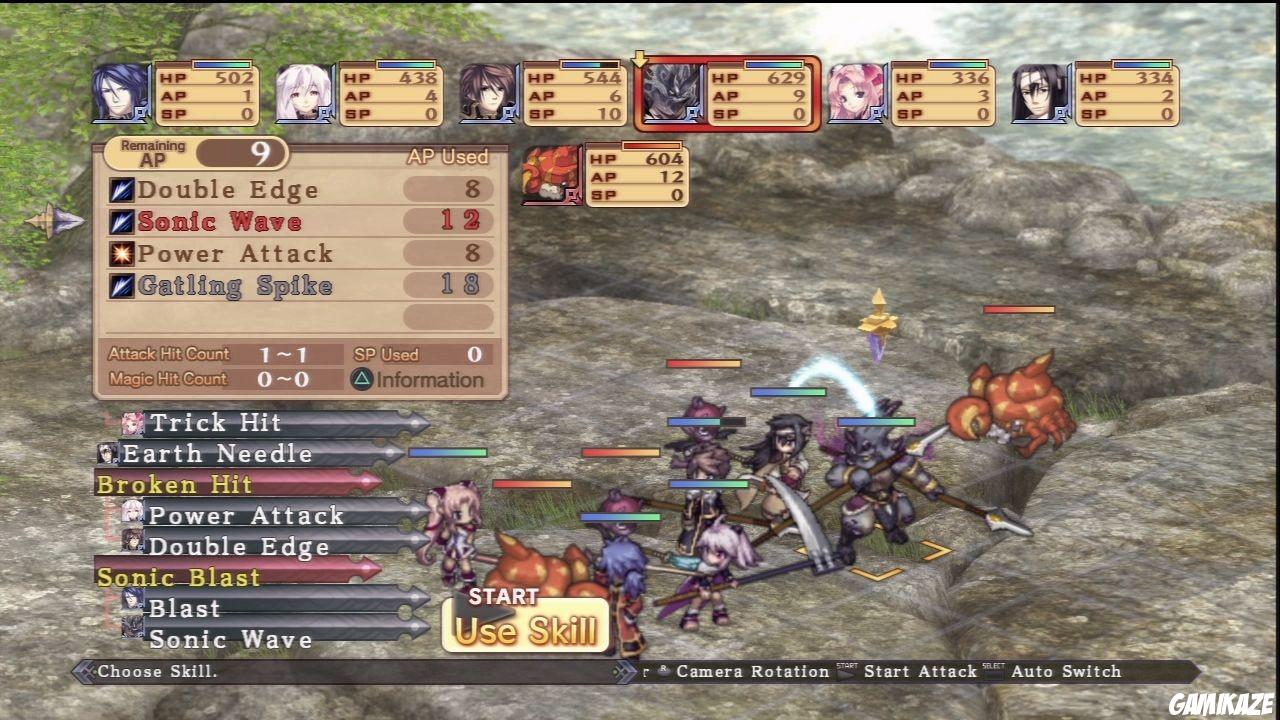Click the highlighted active character portrait with 629 HP

pyautogui.click(x=671, y=93)
